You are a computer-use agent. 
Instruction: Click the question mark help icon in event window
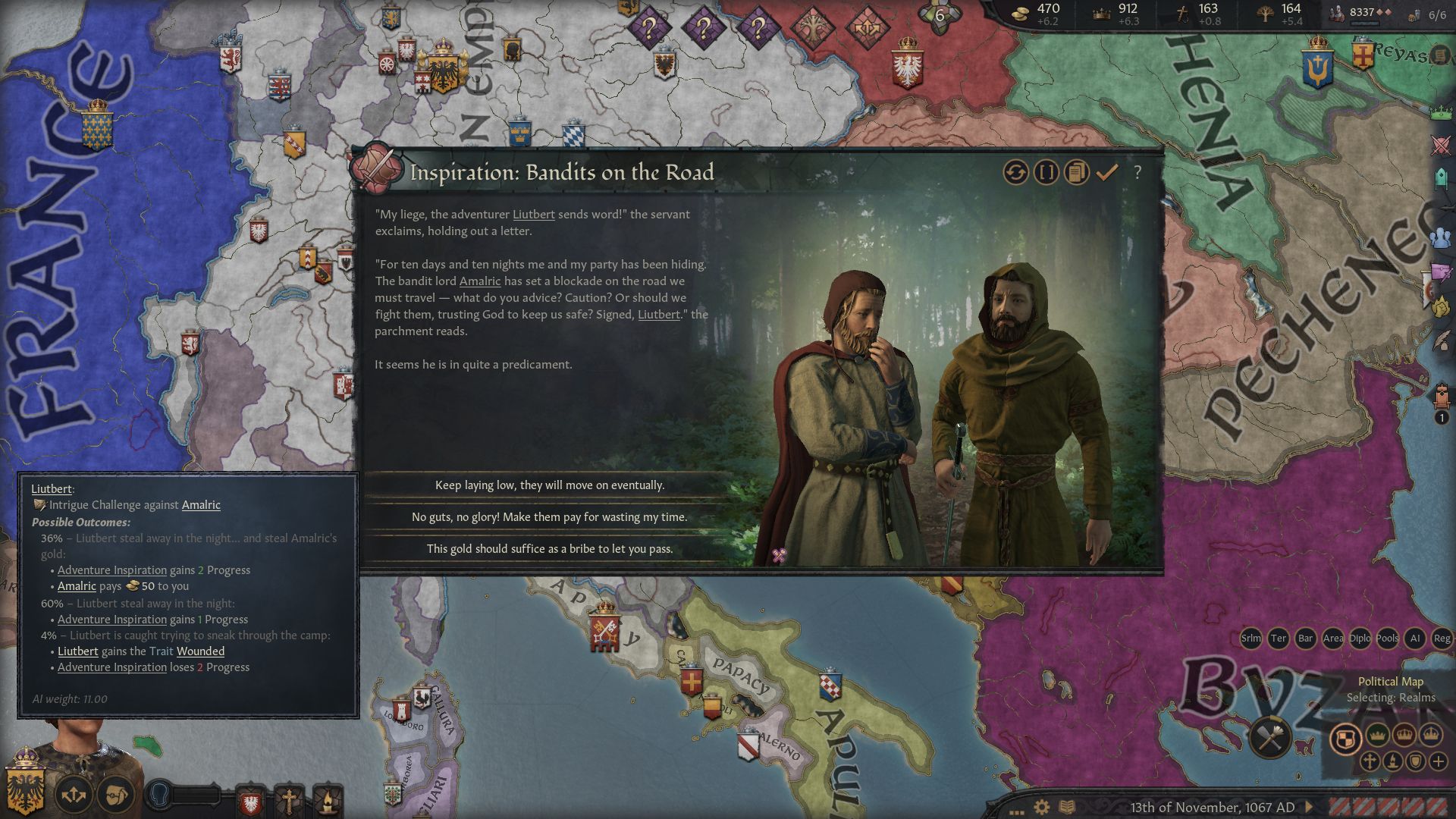1137,173
